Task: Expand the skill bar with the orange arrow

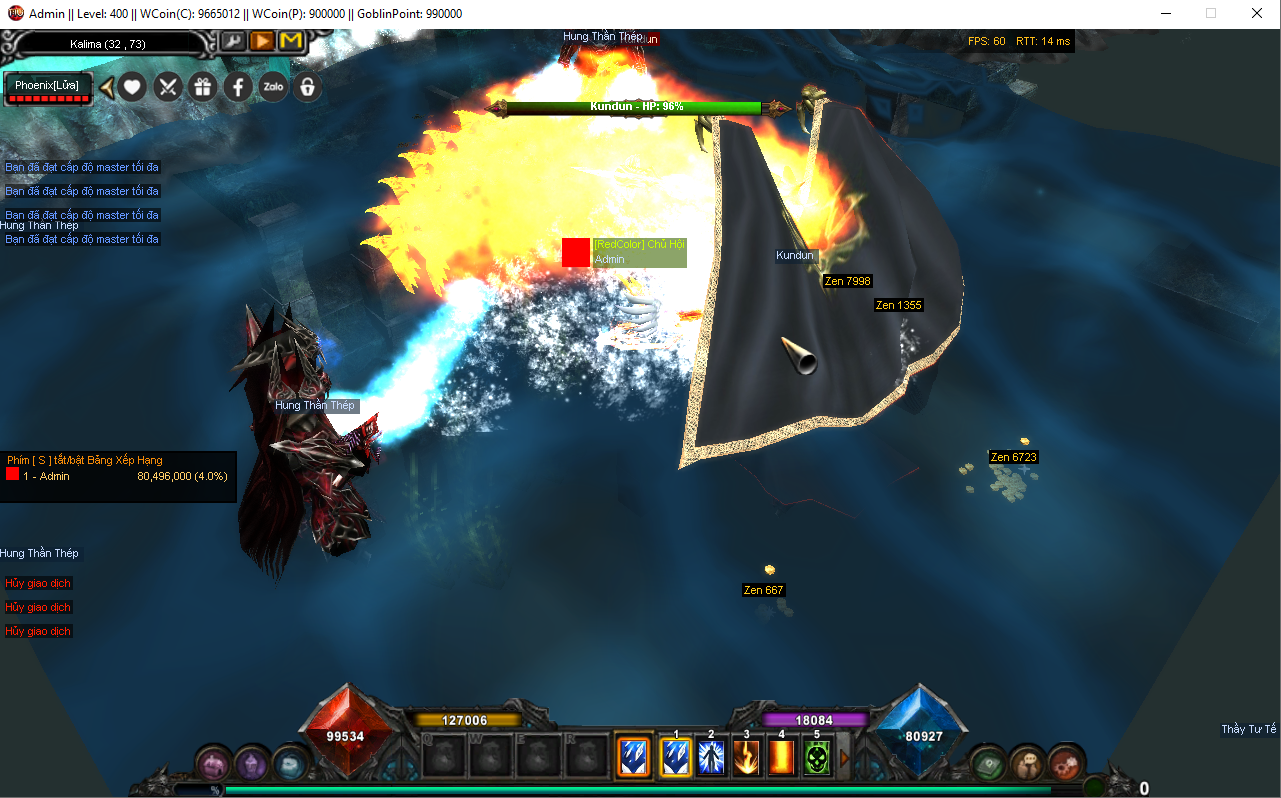Action: click(x=844, y=758)
